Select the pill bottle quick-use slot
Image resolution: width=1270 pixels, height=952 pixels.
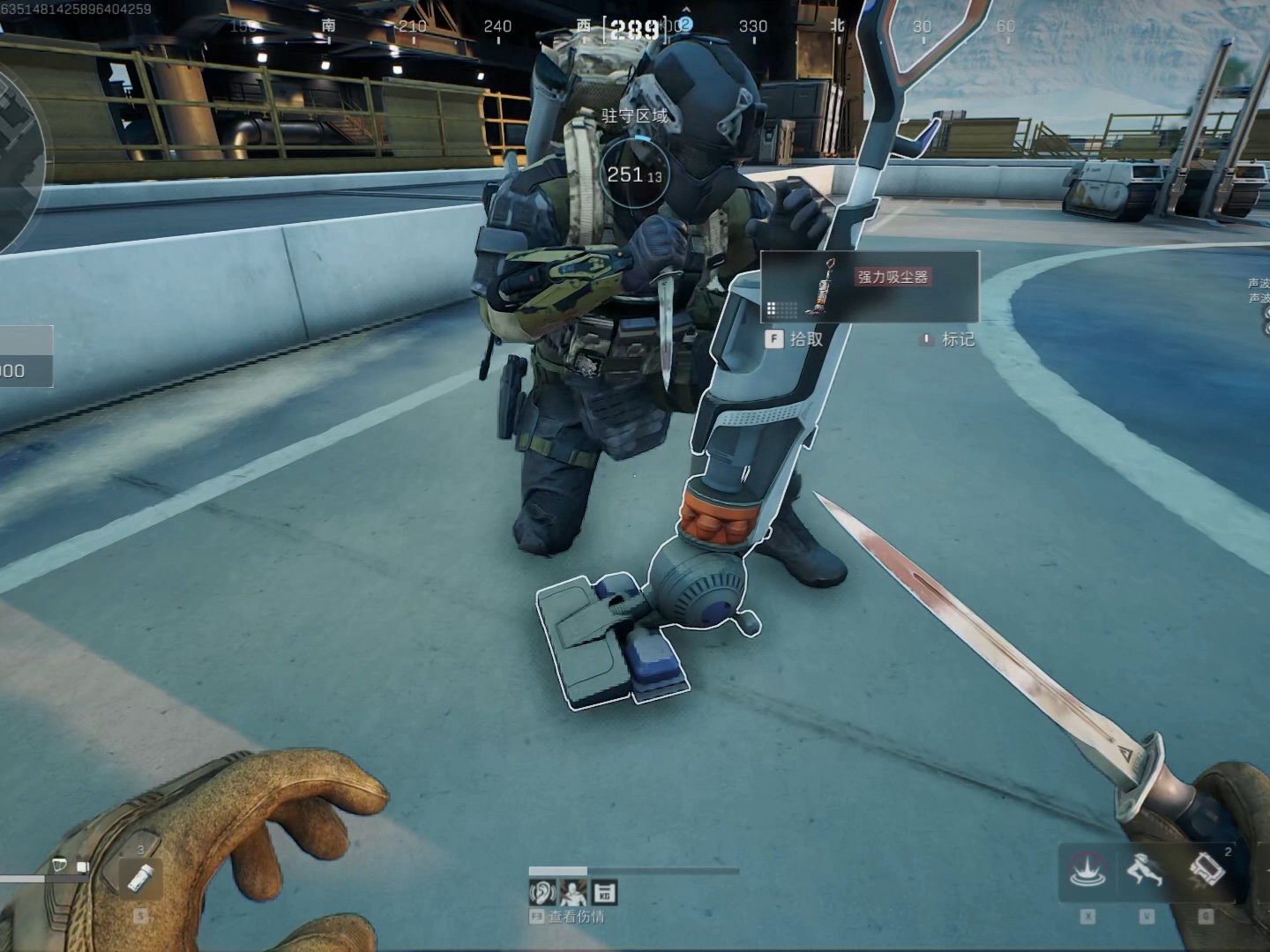tap(141, 876)
